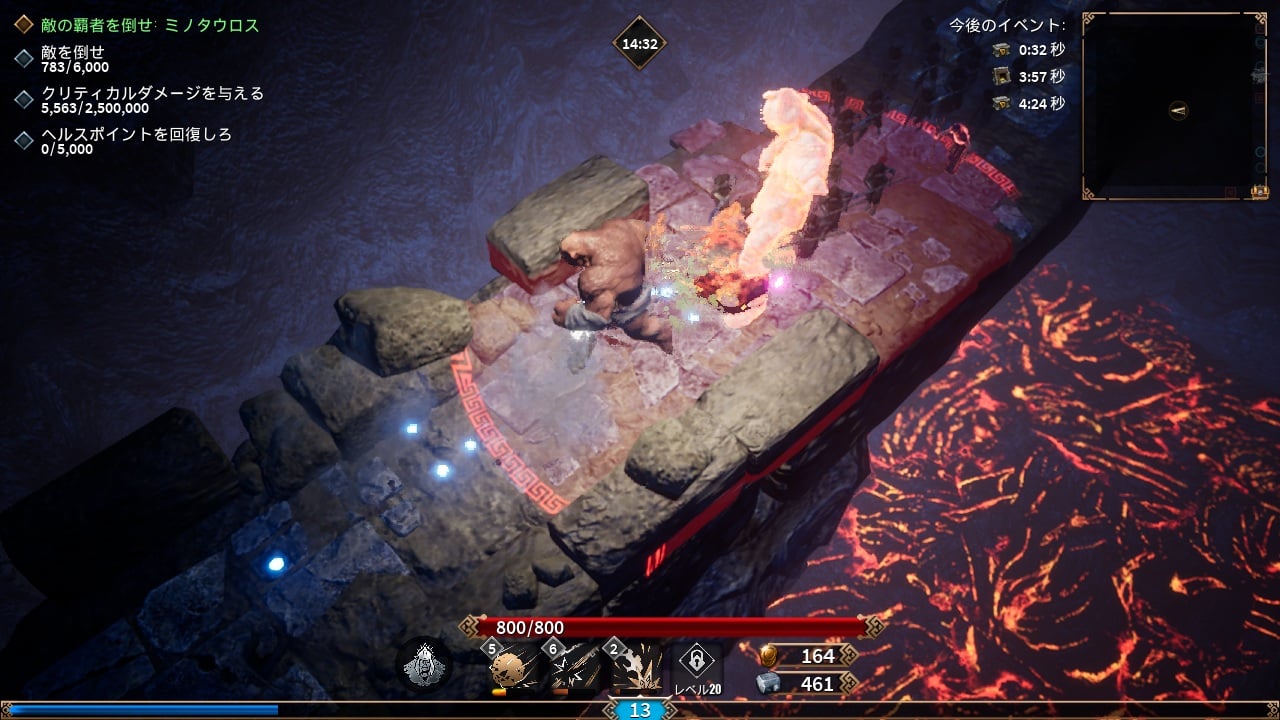Click the upcoming event chest at 0:32

[x=1002, y=49]
